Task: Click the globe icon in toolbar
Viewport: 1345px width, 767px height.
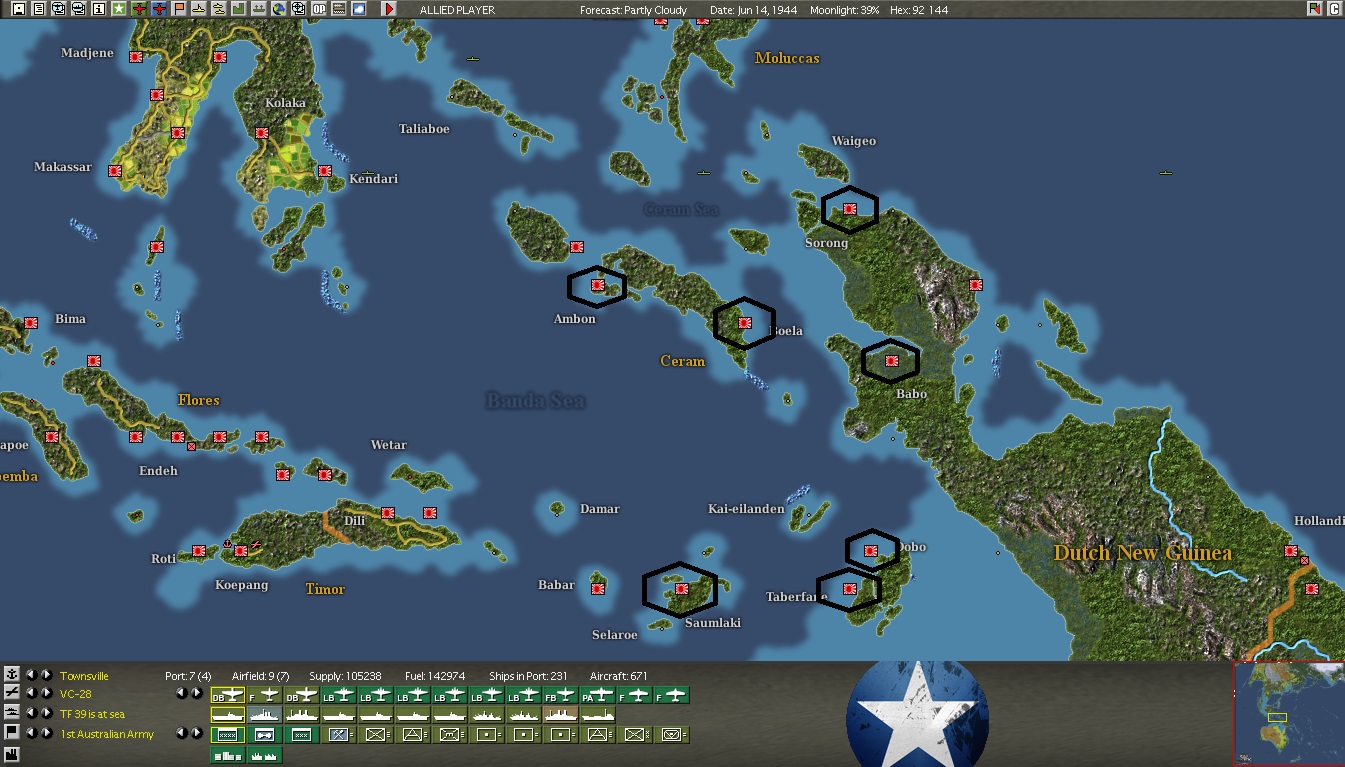Action: [279, 9]
